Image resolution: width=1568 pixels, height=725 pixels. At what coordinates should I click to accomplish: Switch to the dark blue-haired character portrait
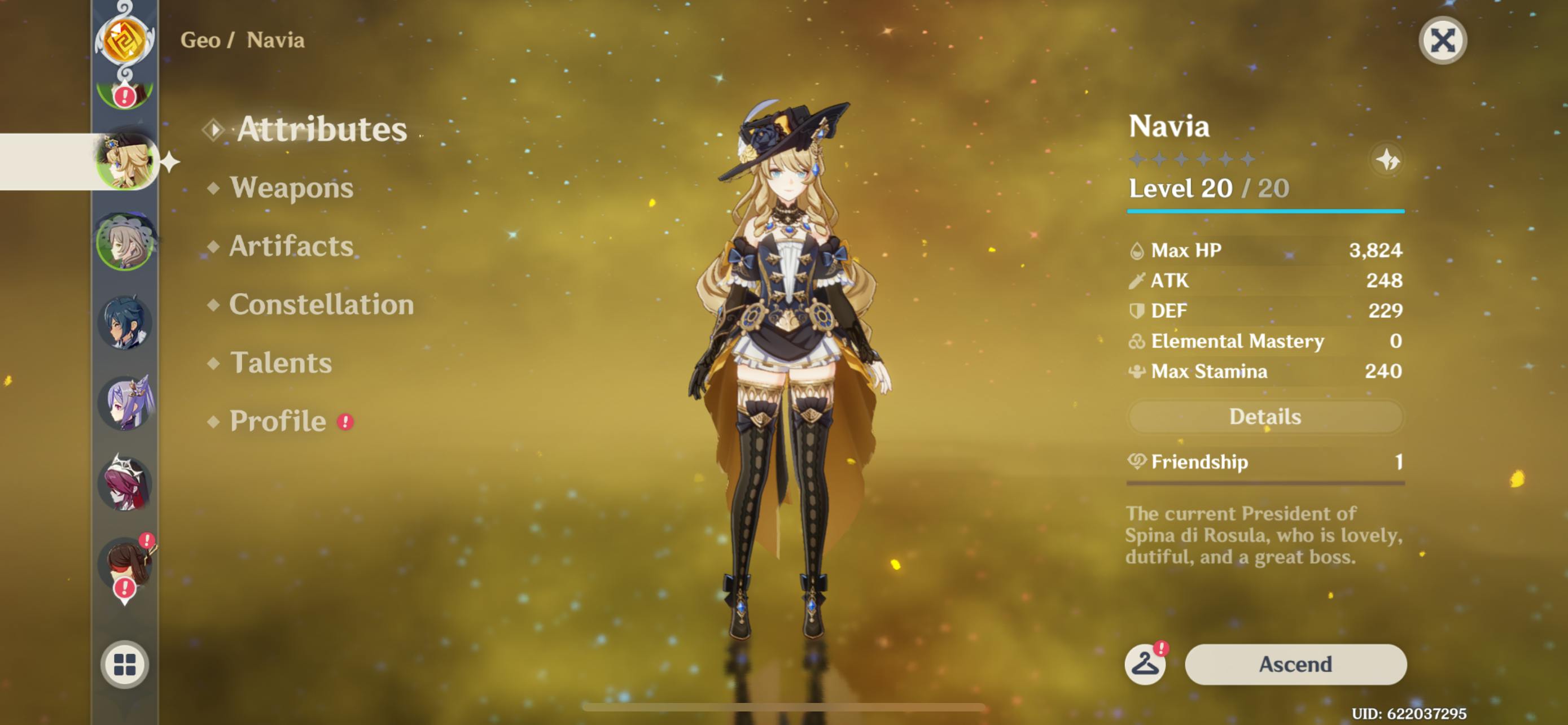(x=125, y=322)
